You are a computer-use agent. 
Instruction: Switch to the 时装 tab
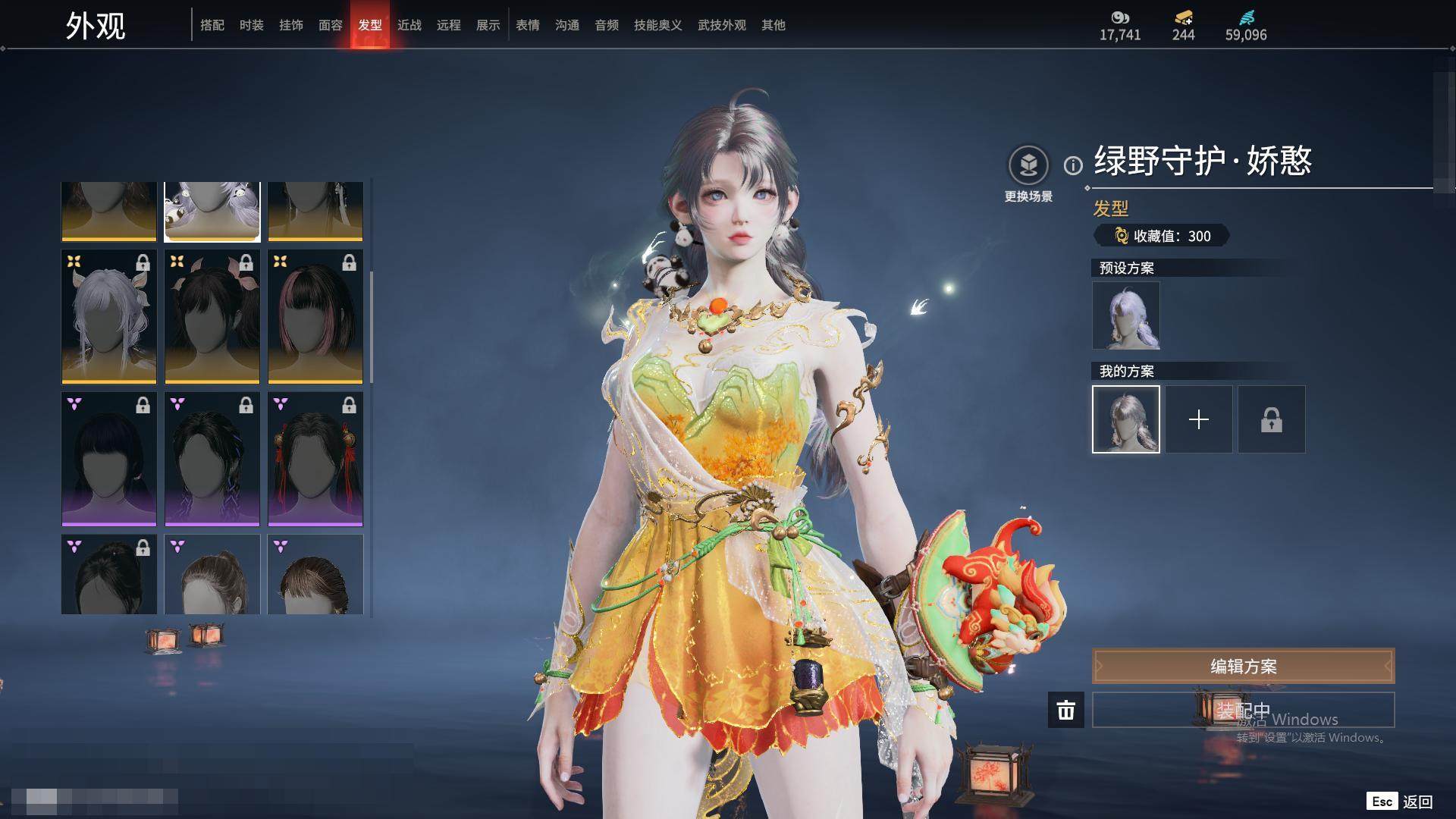[251, 25]
